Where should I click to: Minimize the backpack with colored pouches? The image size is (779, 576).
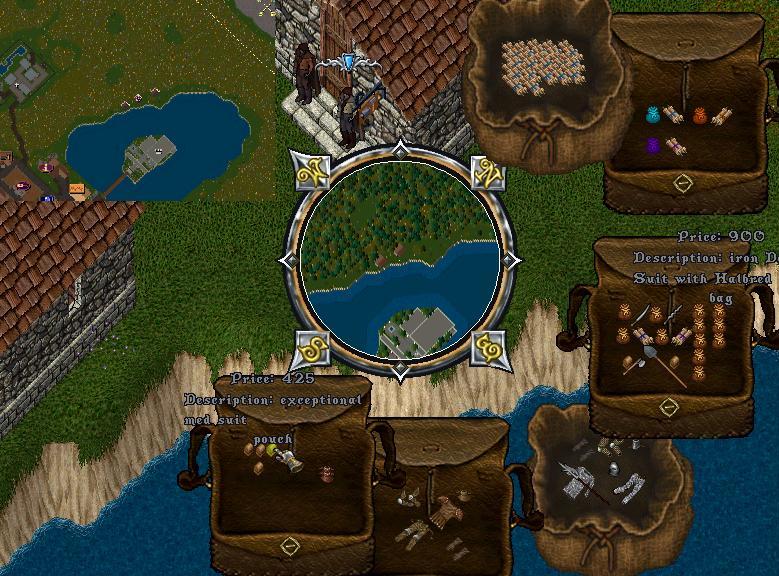tap(682, 183)
